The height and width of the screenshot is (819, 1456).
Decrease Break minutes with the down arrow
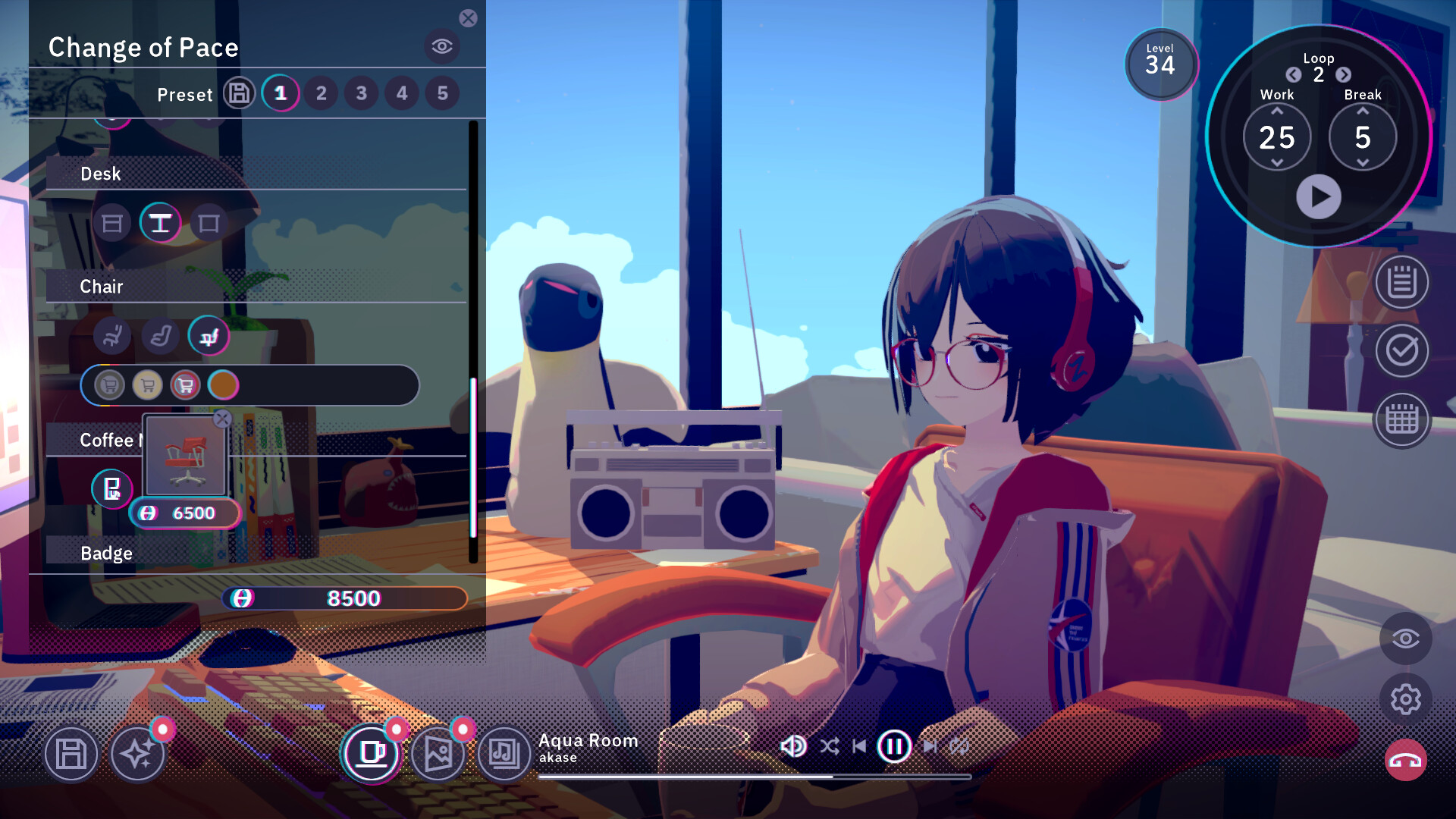pyautogui.click(x=1363, y=162)
